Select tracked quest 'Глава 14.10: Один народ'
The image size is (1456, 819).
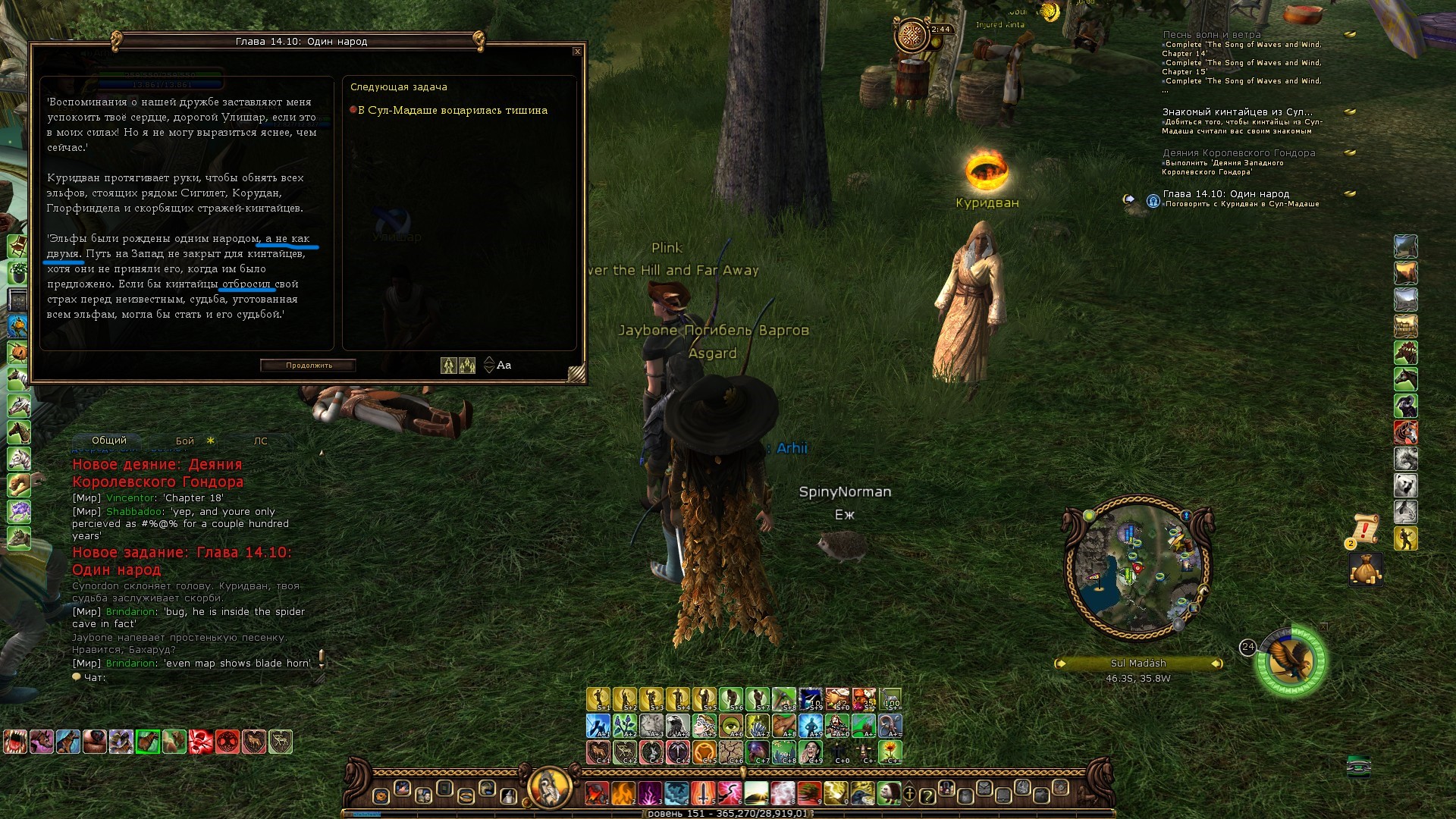pyautogui.click(x=1225, y=194)
